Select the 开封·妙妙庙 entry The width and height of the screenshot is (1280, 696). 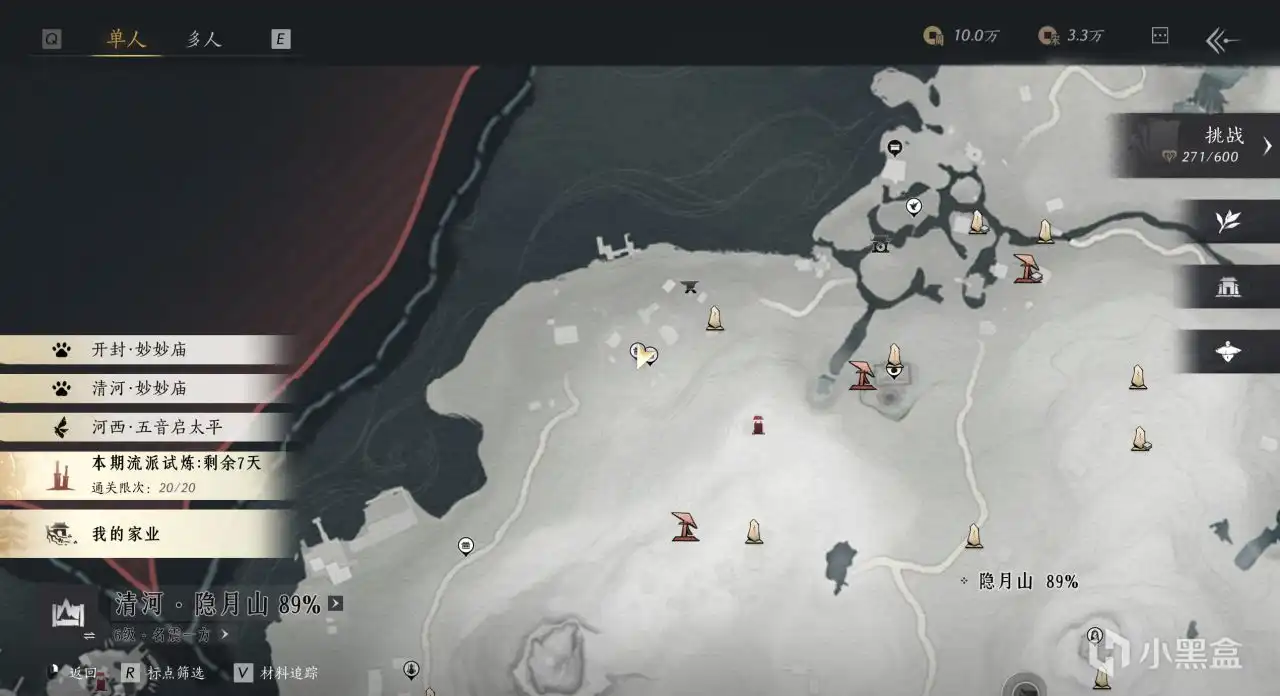(x=139, y=350)
